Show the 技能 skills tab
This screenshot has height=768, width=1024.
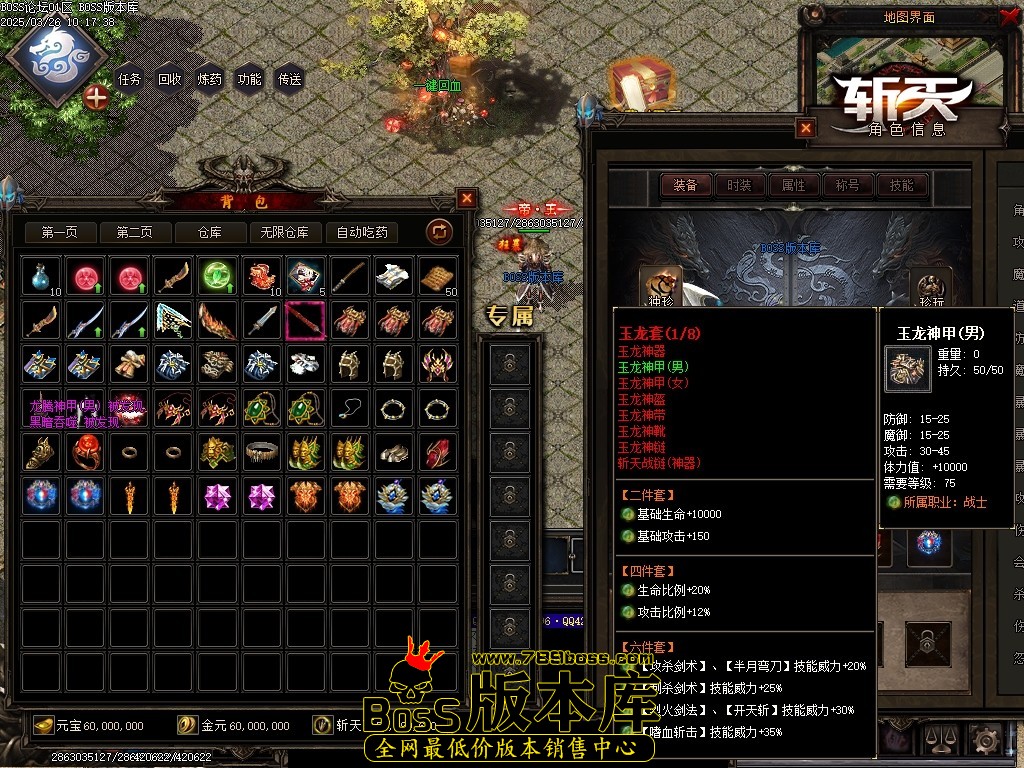tap(901, 185)
